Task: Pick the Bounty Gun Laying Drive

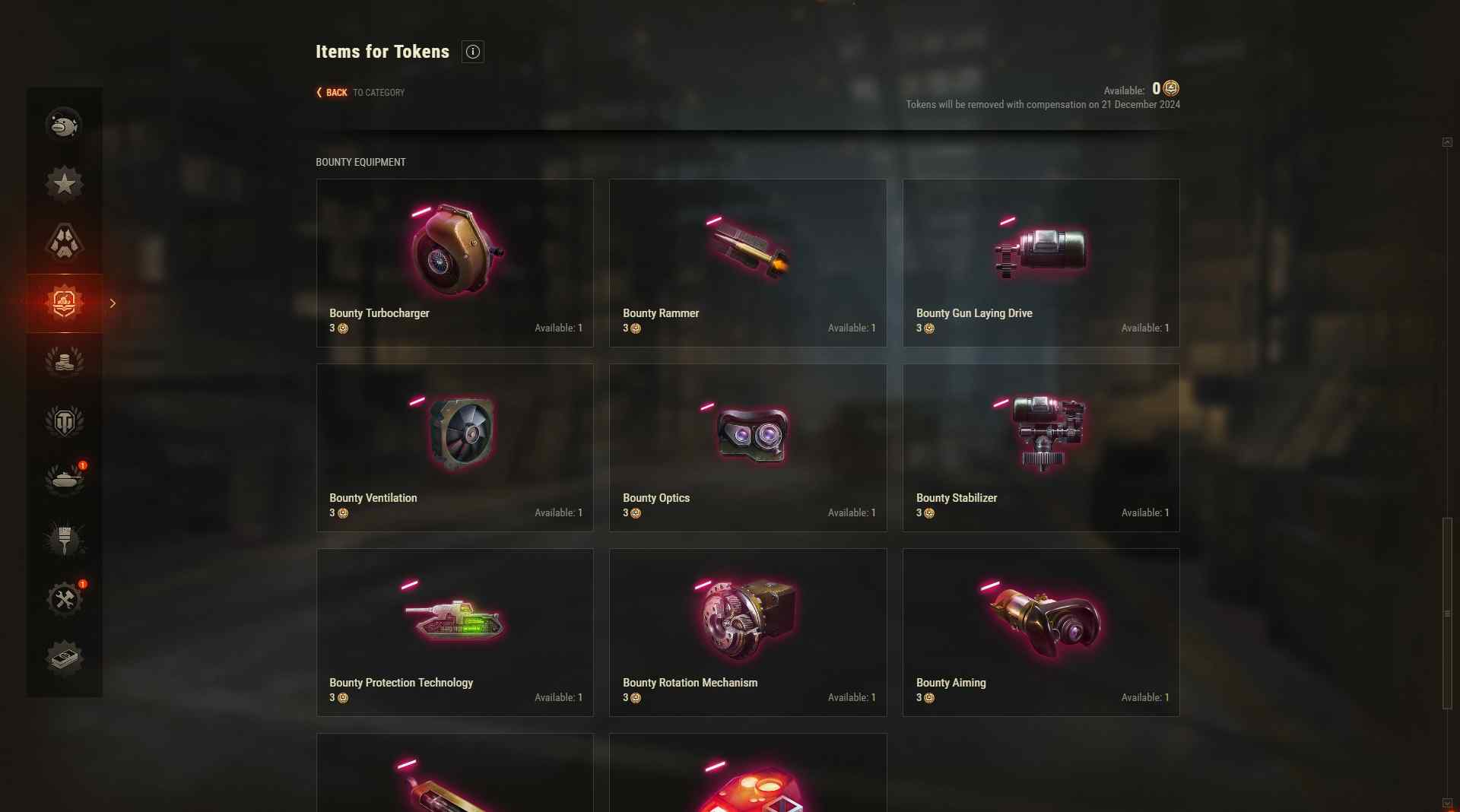Action: coord(1040,263)
